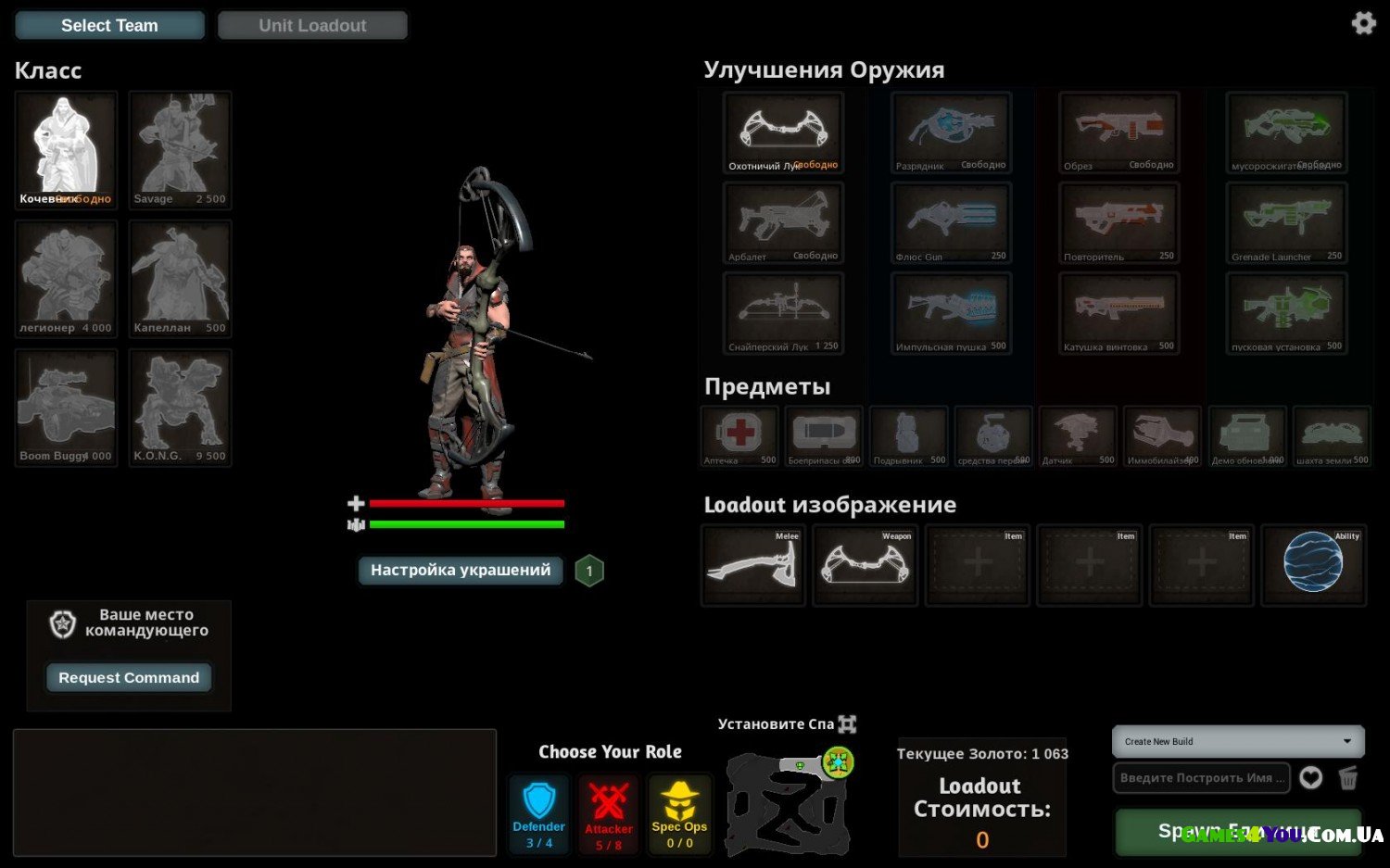The height and width of the screenshot is (868, 1390).
Task: Delete the build with the trash icon
Action: (1348, 778)
